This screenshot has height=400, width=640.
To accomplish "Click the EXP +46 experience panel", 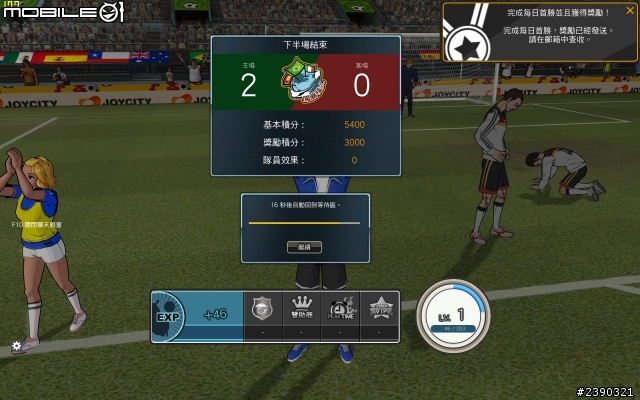I will pos(197,315).
